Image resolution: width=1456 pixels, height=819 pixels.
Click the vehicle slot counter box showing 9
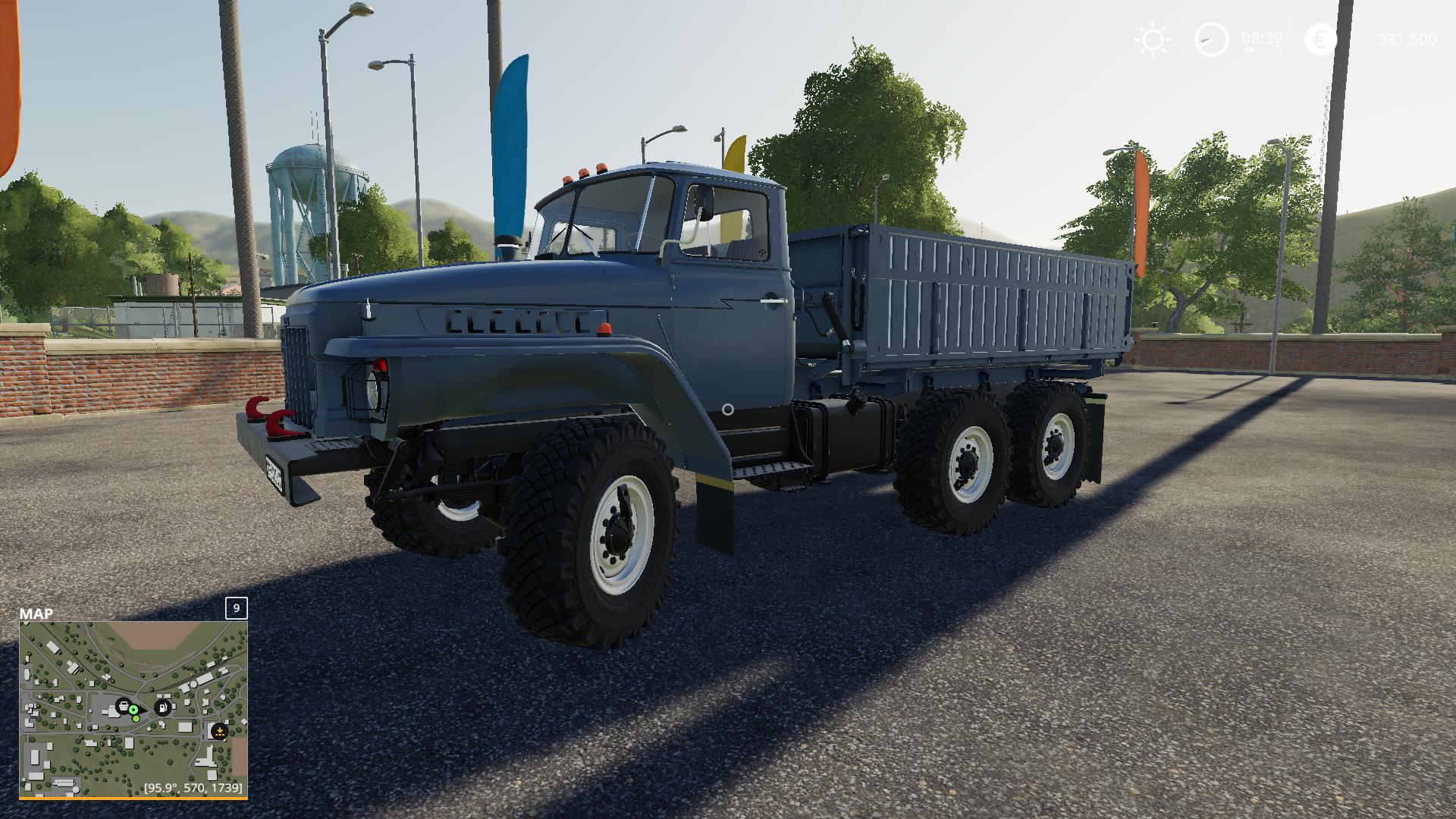(x=236, y=608)
